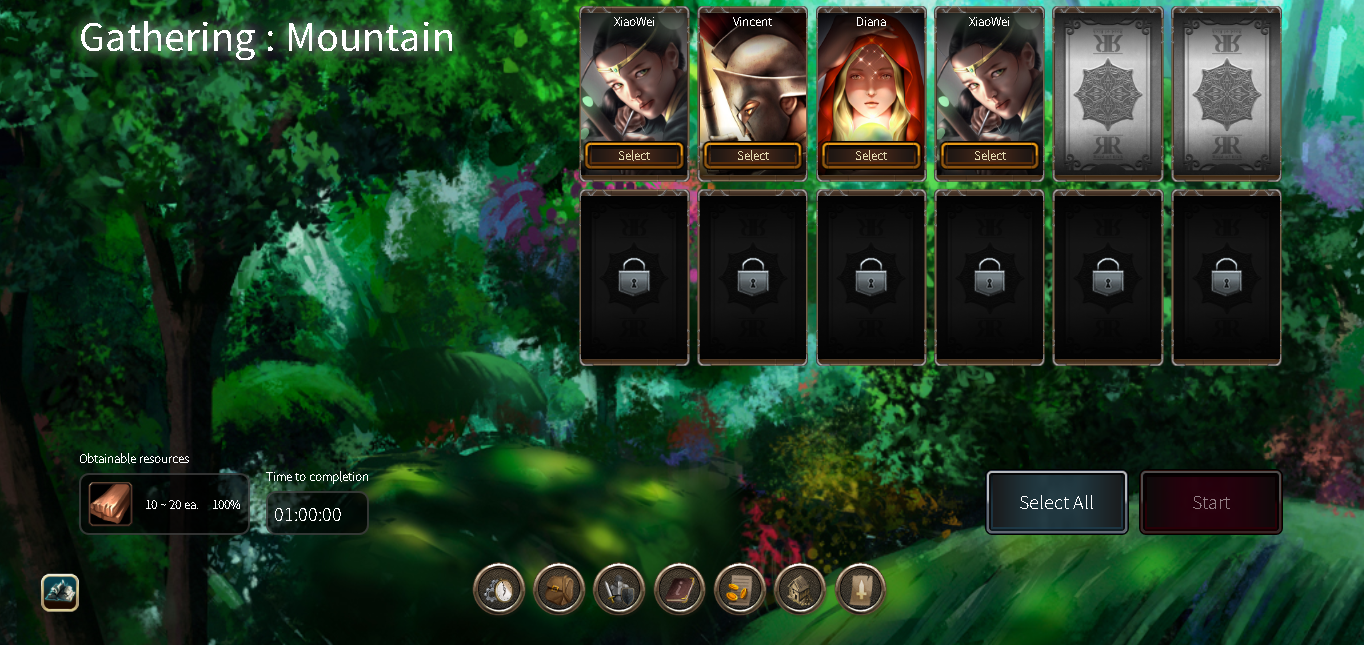This screenshot has width=1364, height=645.
Task: Open the sword scroll icon
Action: pos(860,589)
